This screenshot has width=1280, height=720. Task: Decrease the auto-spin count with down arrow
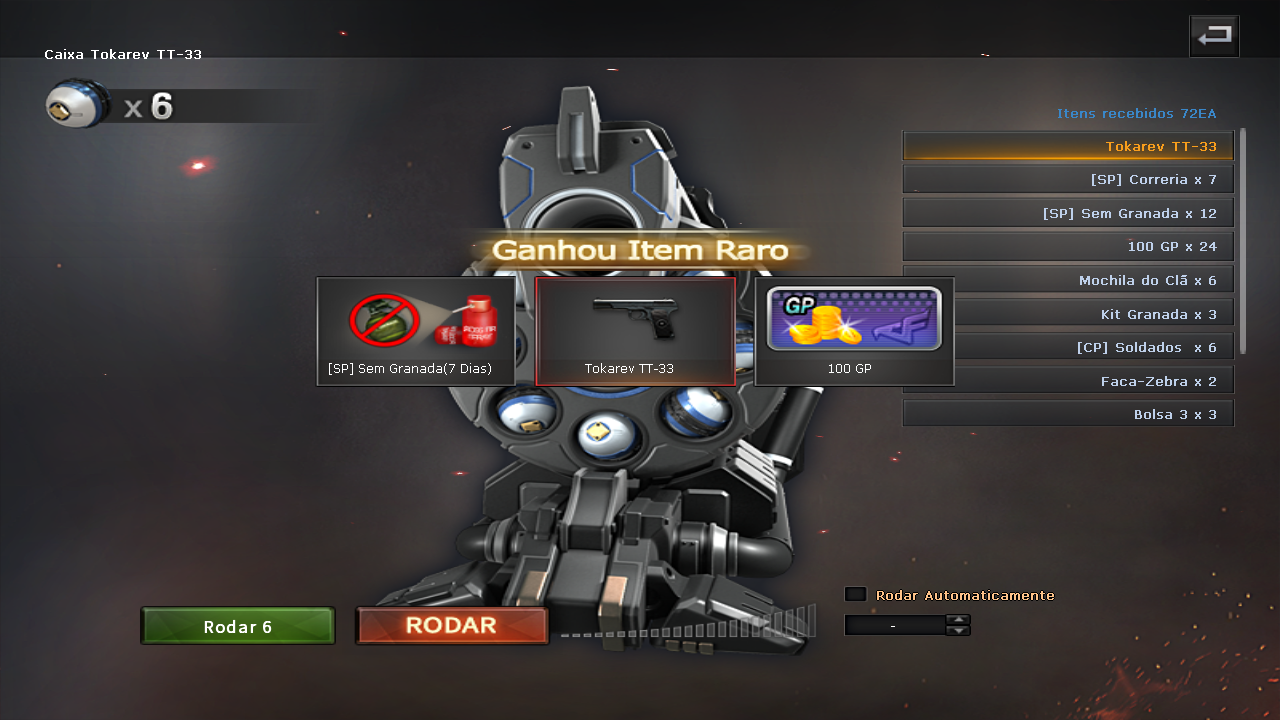[958, 630]
